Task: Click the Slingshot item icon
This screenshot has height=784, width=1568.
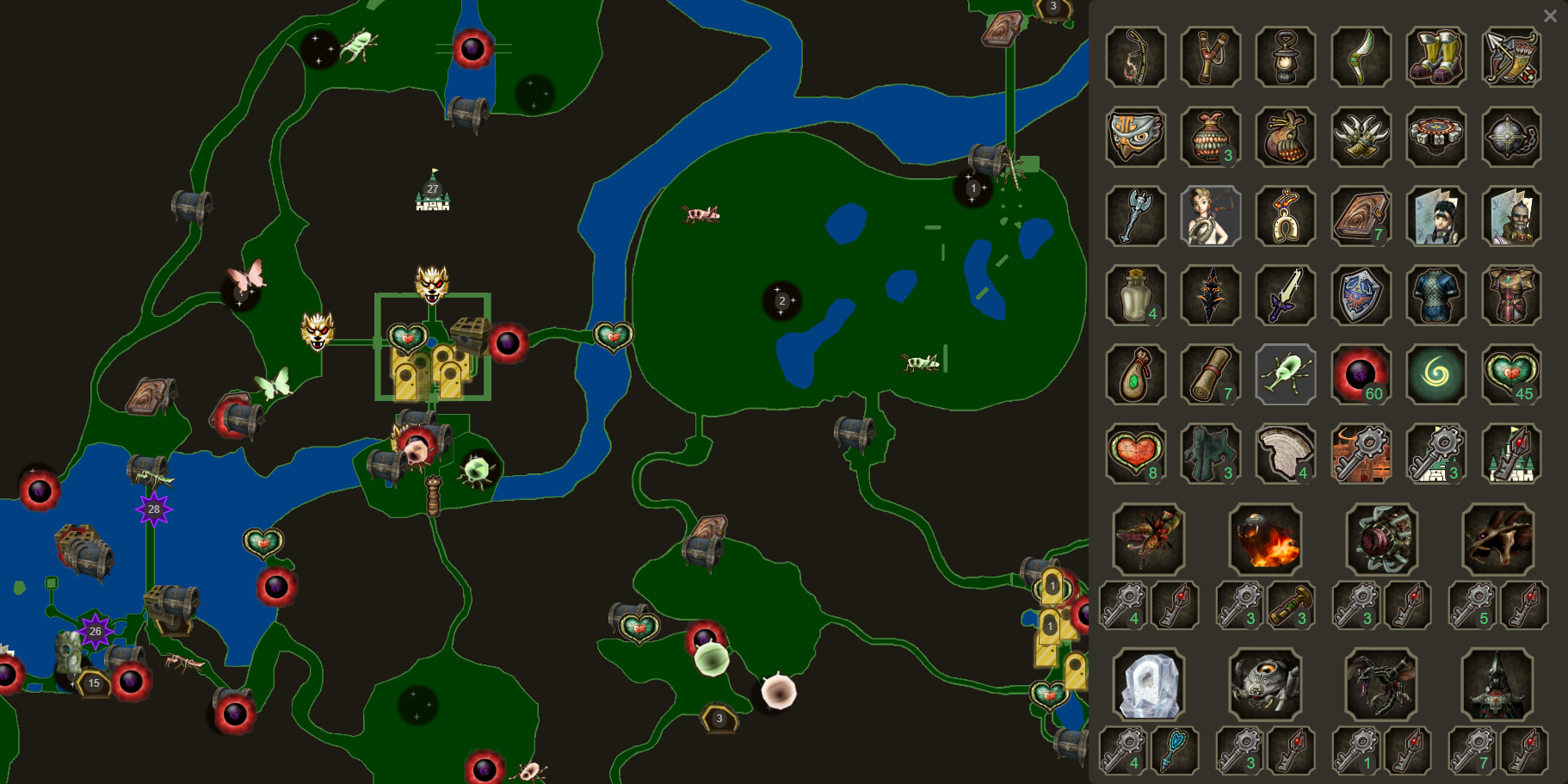Action: point(1211,58)
